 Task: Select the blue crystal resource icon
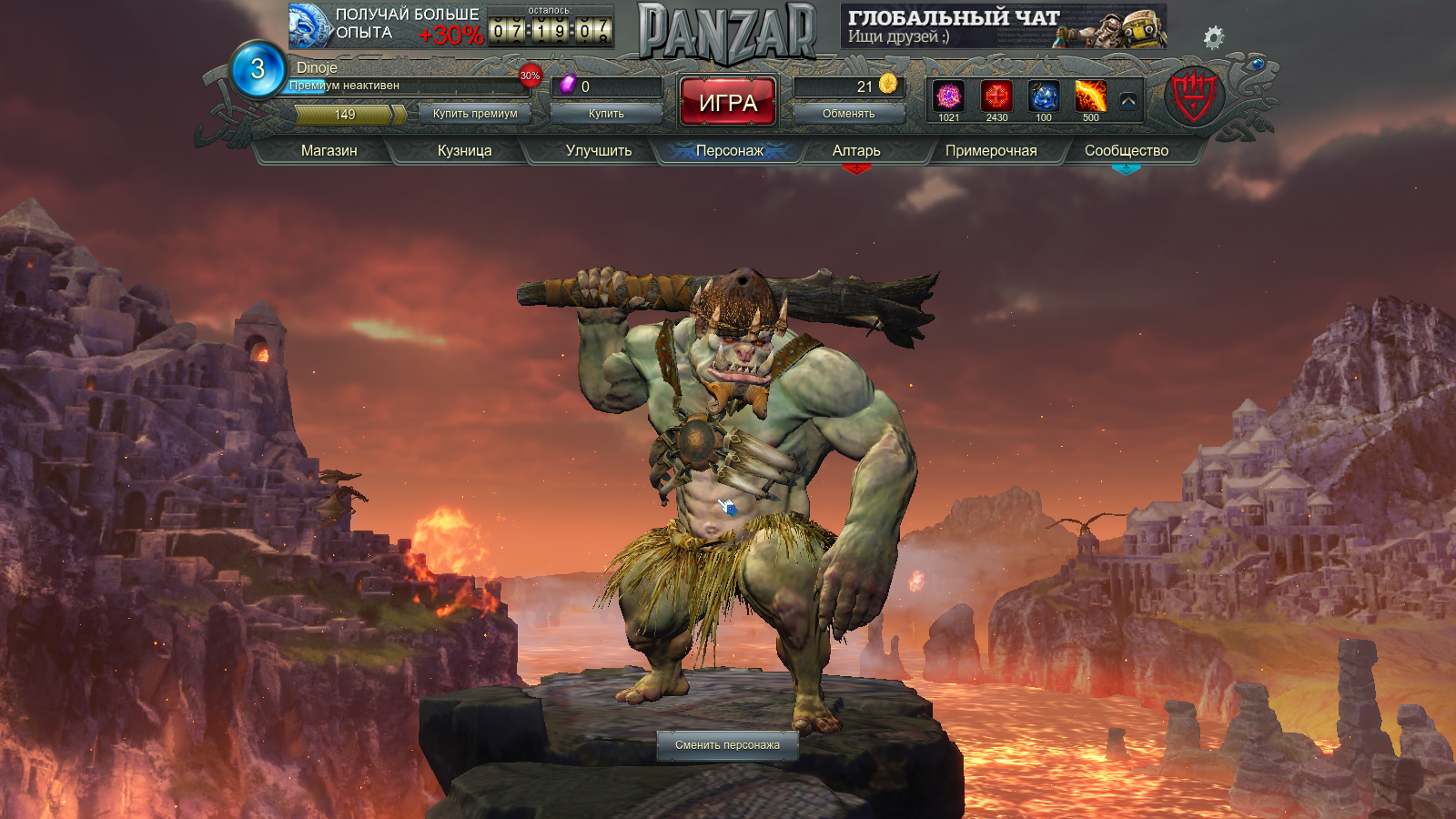pos(1044,96)
